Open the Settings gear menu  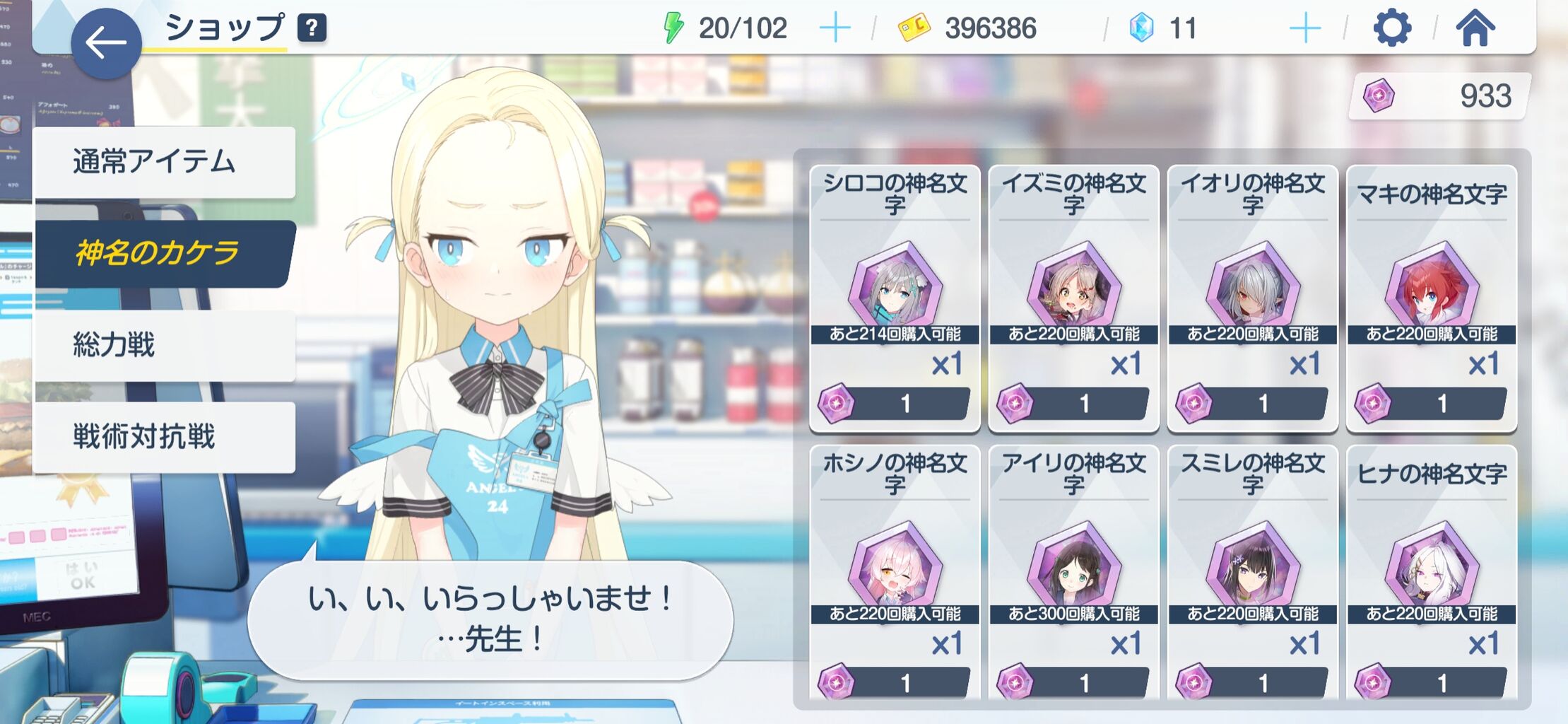pos(1393,28)
